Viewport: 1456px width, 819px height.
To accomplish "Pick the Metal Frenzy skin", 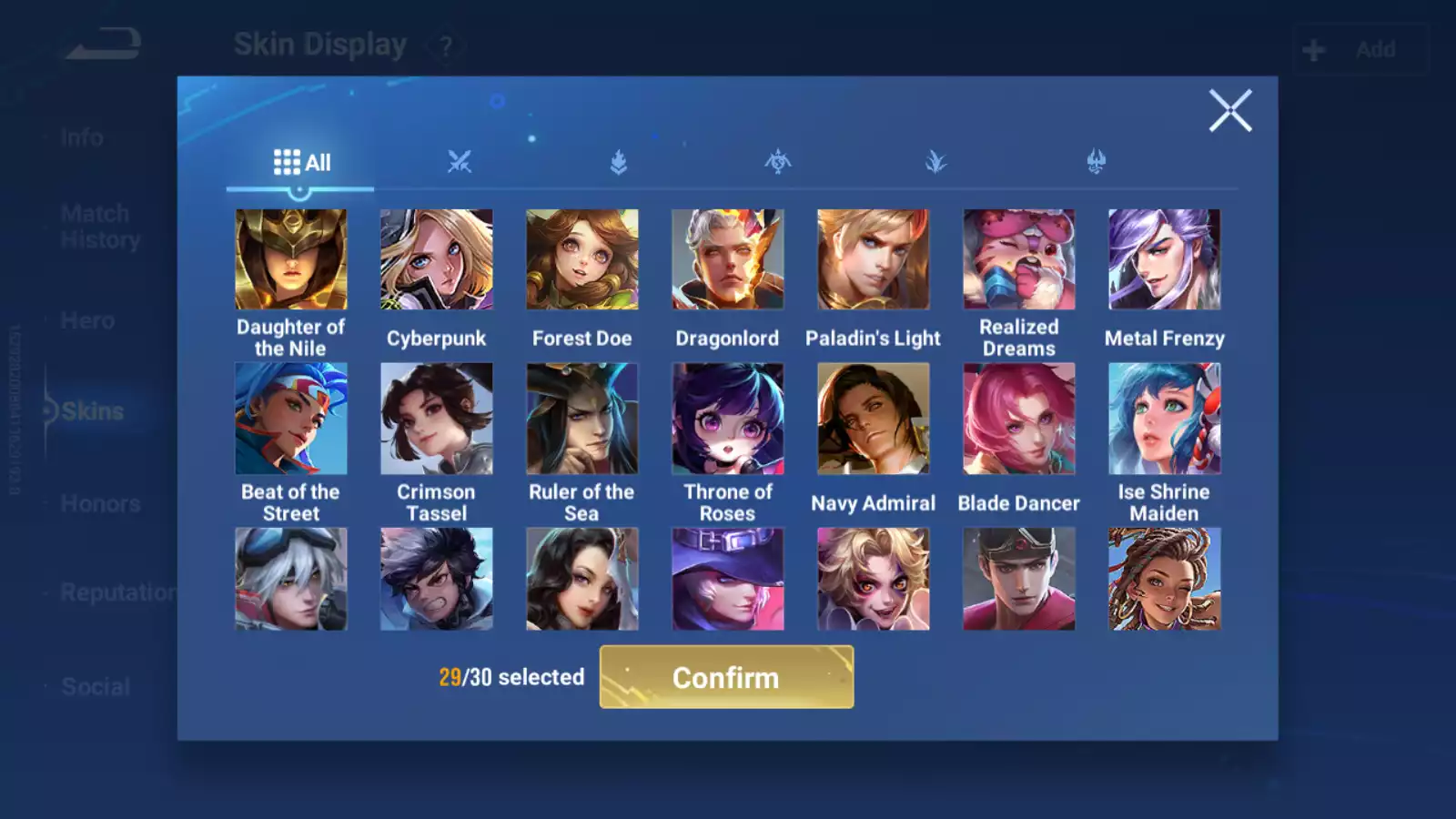I will pos(1165,259).
